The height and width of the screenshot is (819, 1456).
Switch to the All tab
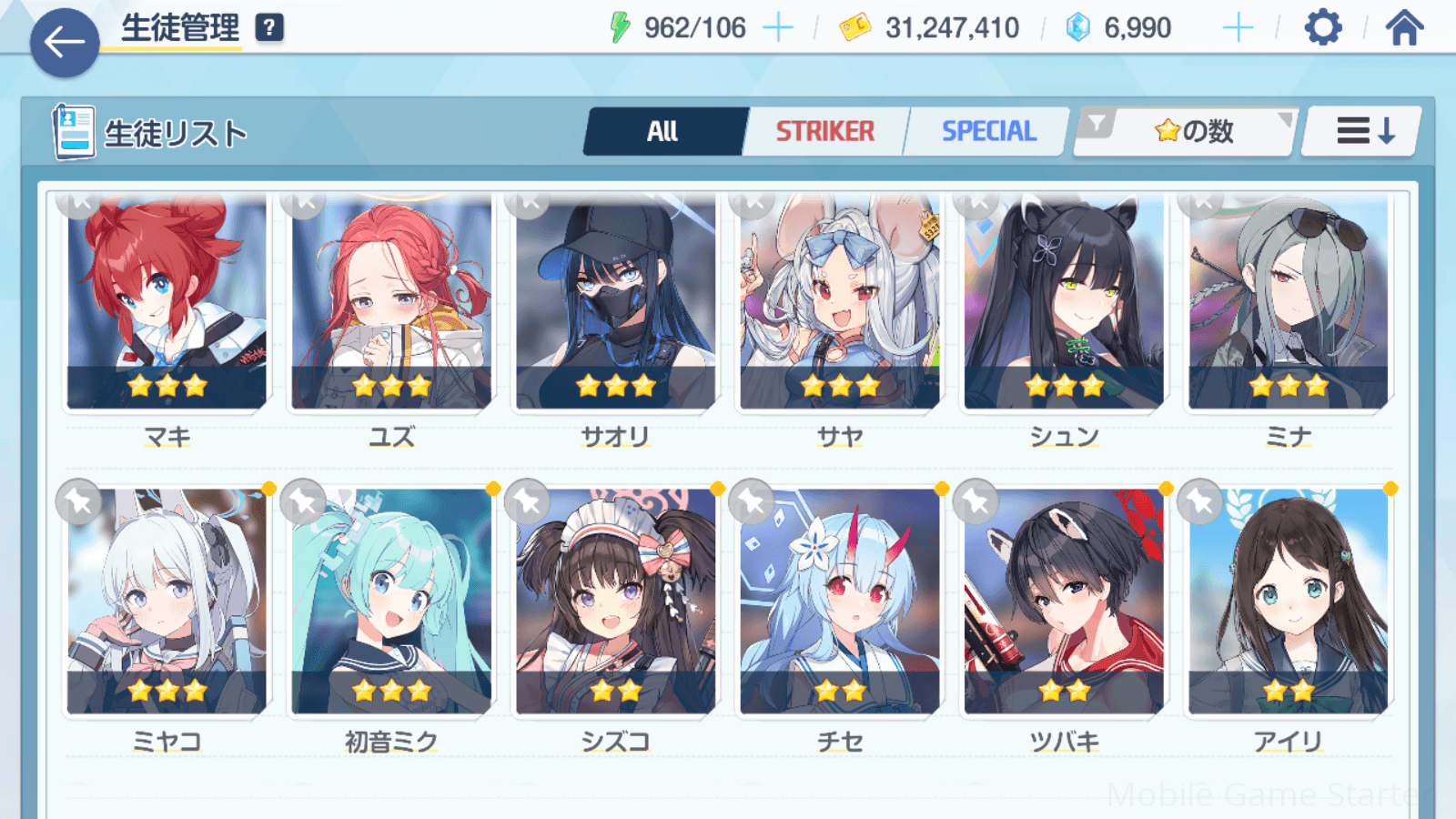coord(663,132)
